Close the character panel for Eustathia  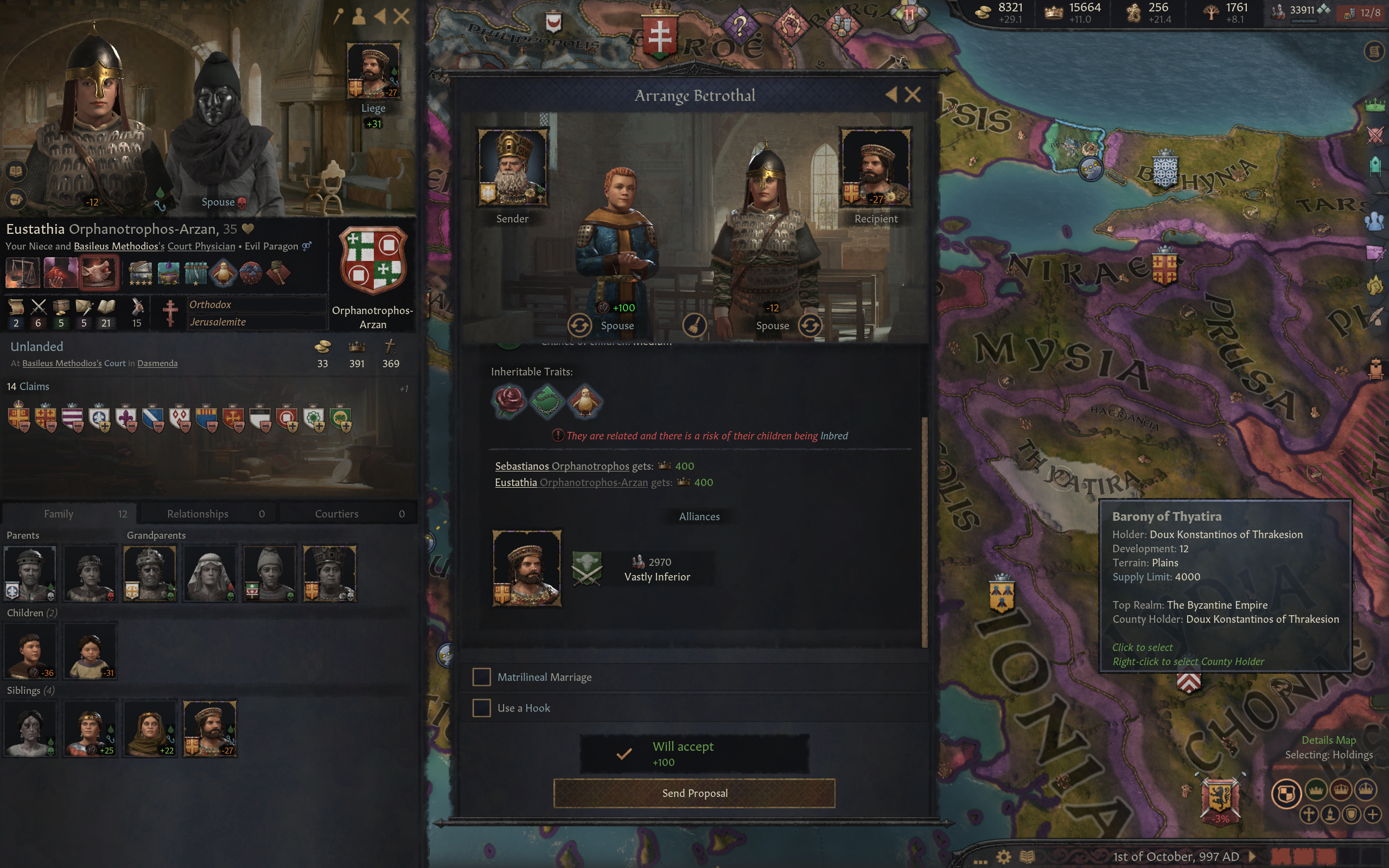click(x=402, y=16)
